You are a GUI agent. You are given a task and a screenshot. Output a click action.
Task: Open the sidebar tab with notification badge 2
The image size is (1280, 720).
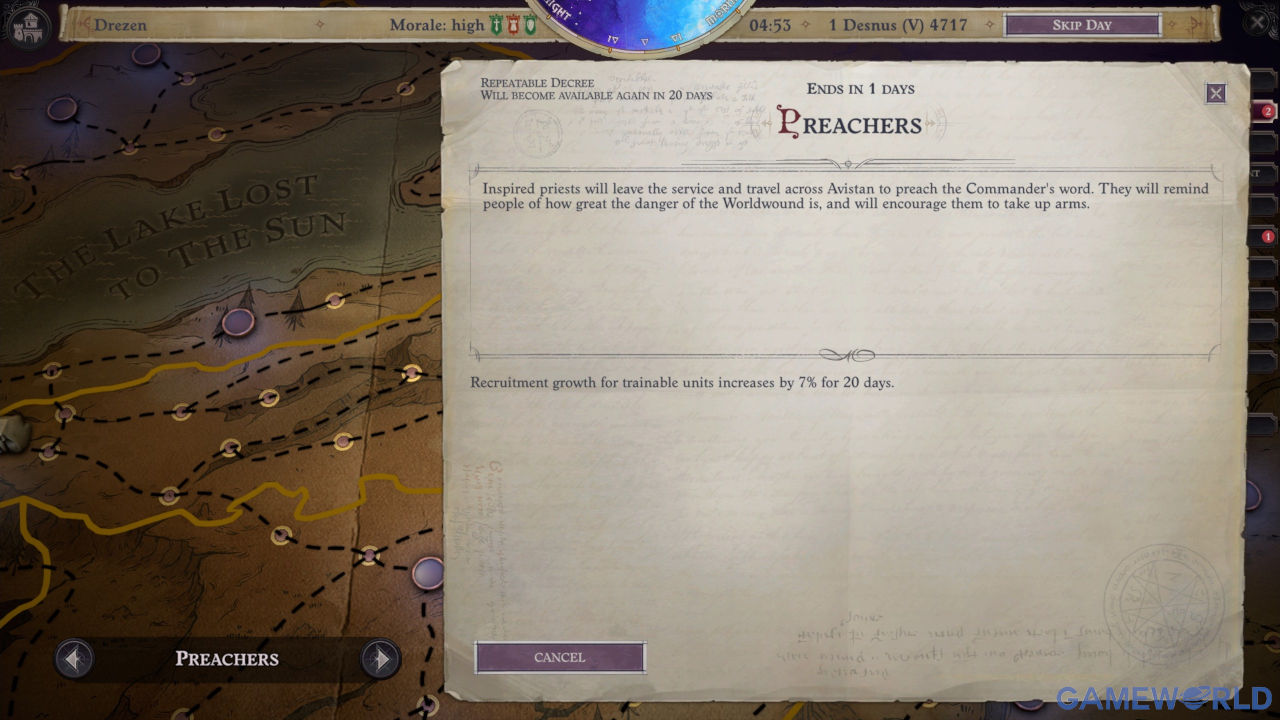(x=1265, y=110)
